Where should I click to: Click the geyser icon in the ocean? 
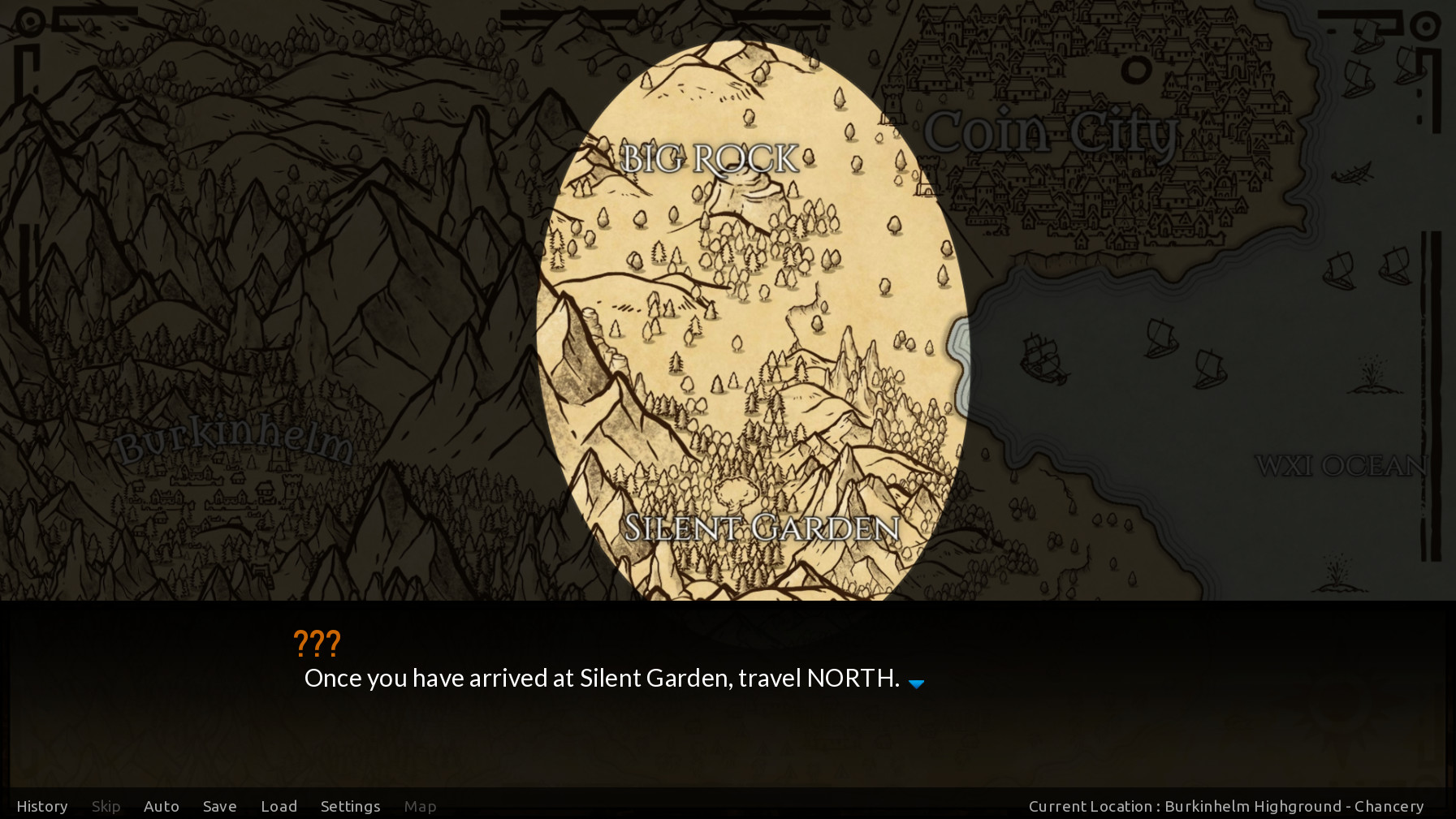click(1372, 373)
